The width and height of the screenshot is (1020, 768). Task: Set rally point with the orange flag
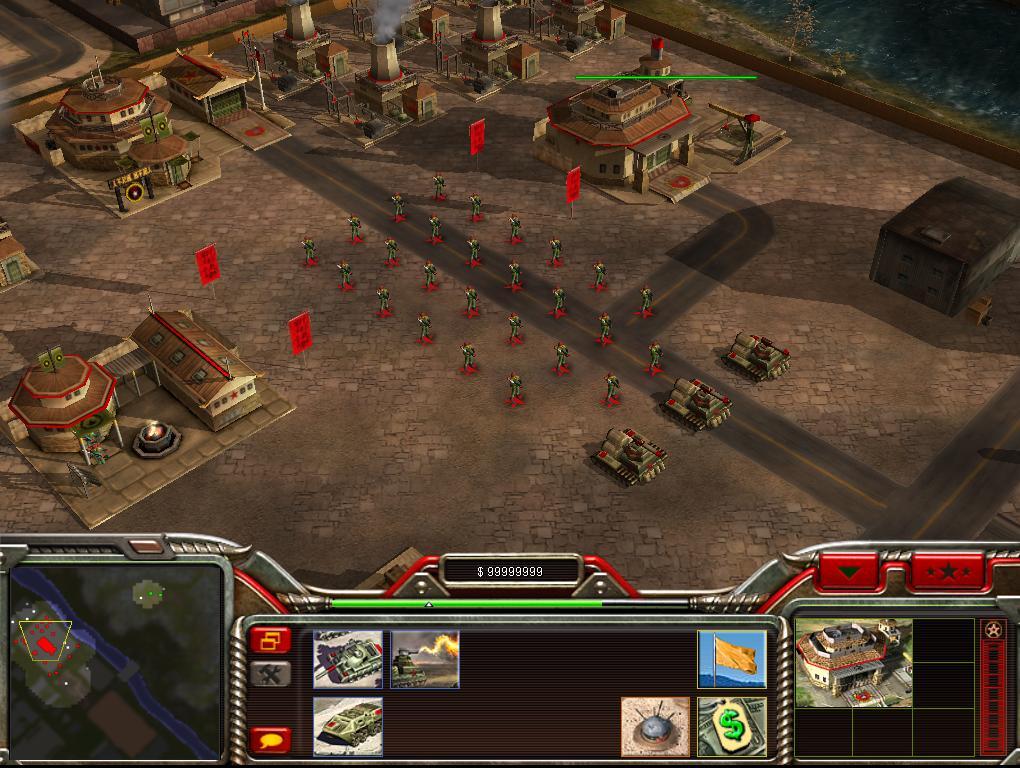point(732,659)
